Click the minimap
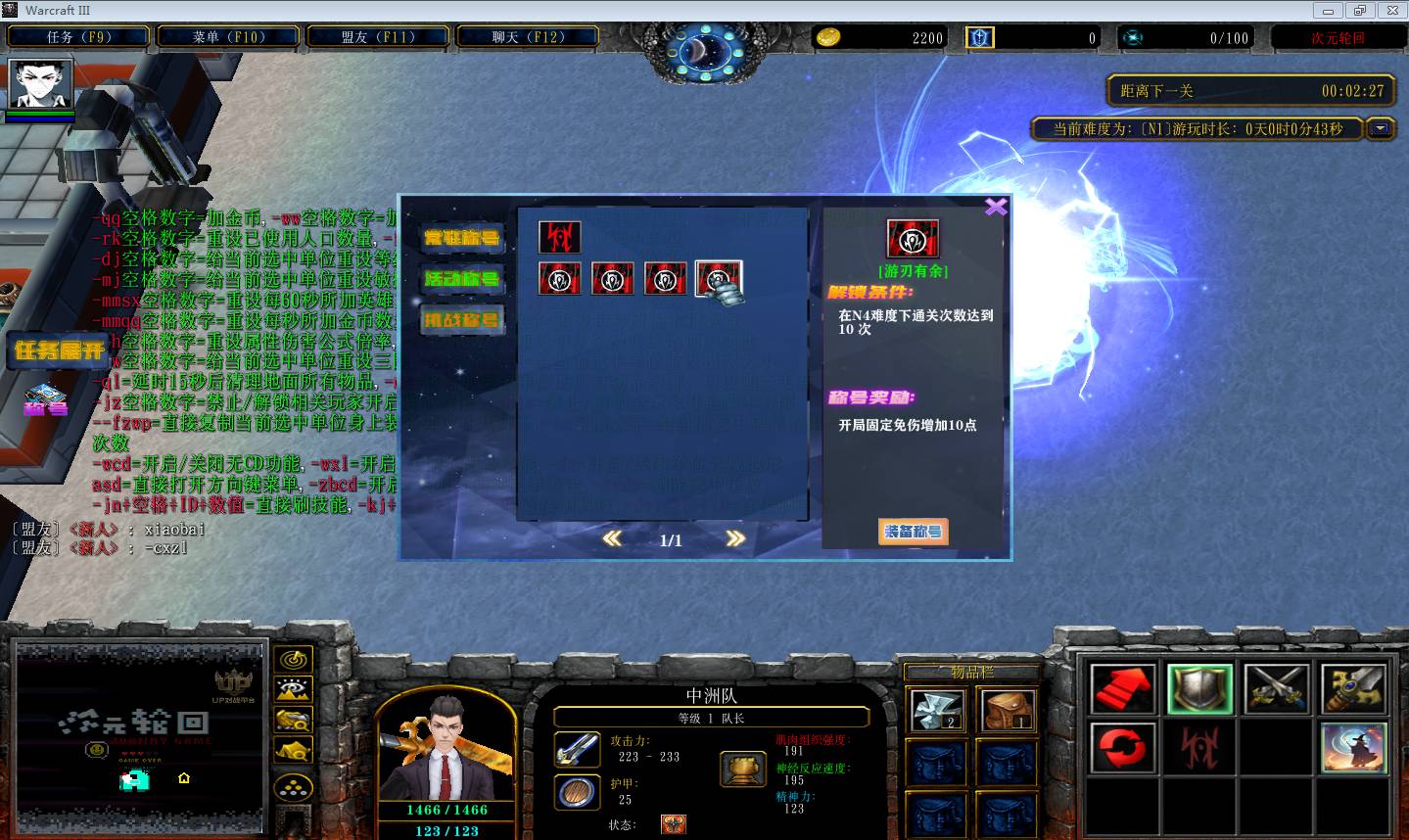1409x840 pixels. click(x=140, y=734)
